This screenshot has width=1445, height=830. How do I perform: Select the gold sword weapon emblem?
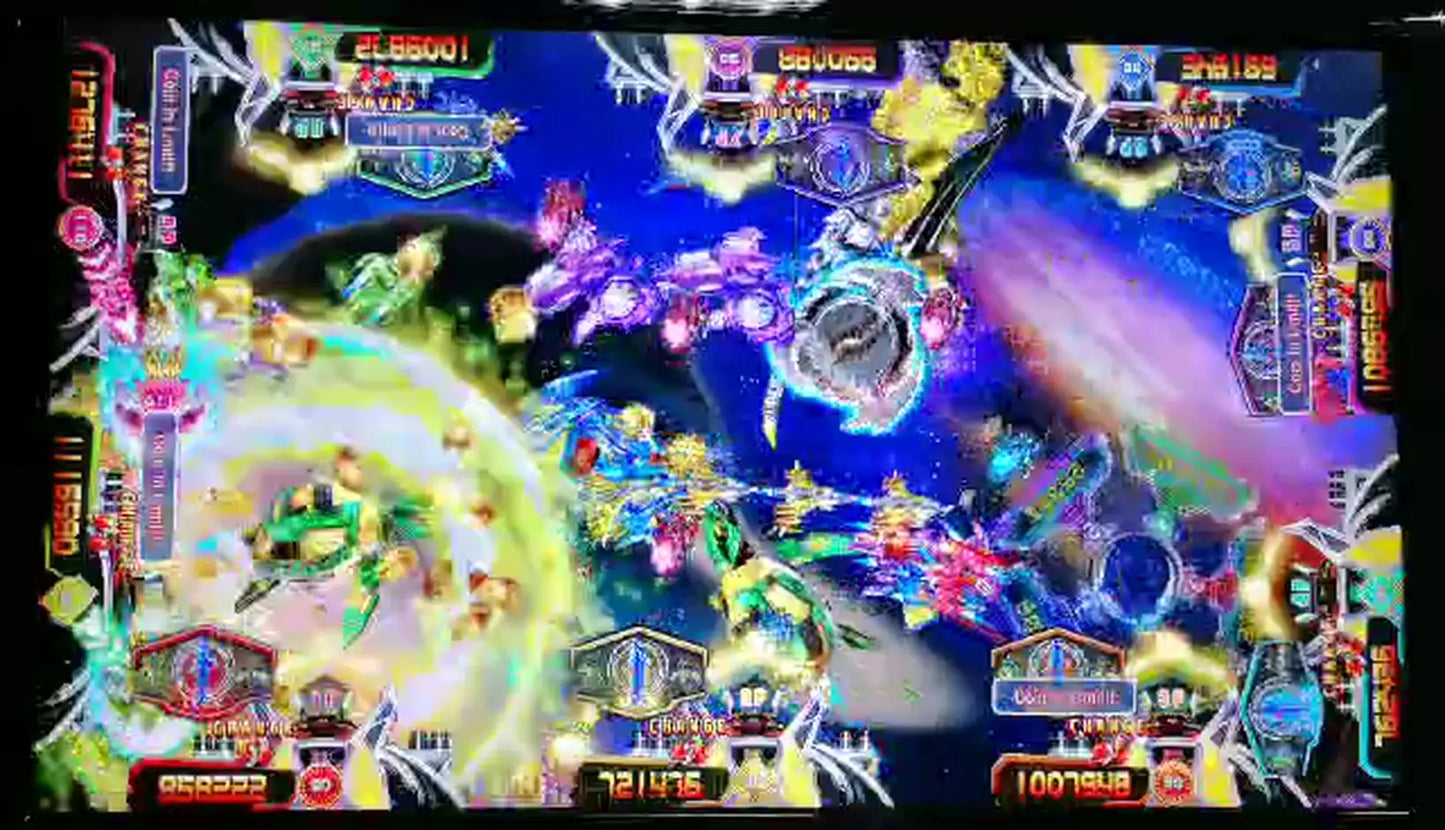pos(638,668)
